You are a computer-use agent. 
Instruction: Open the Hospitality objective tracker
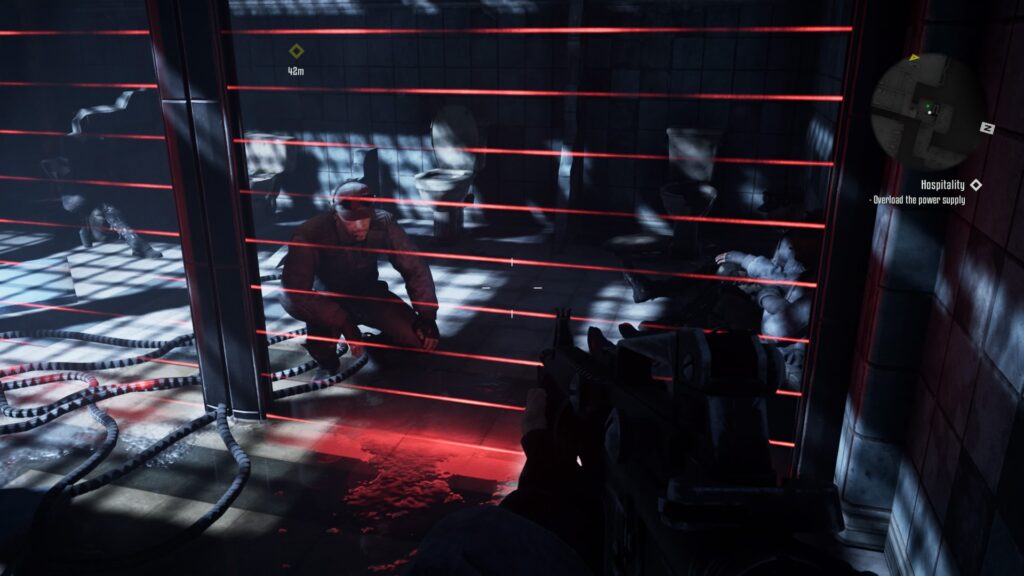pyautogui.click(x=943, y=185)
